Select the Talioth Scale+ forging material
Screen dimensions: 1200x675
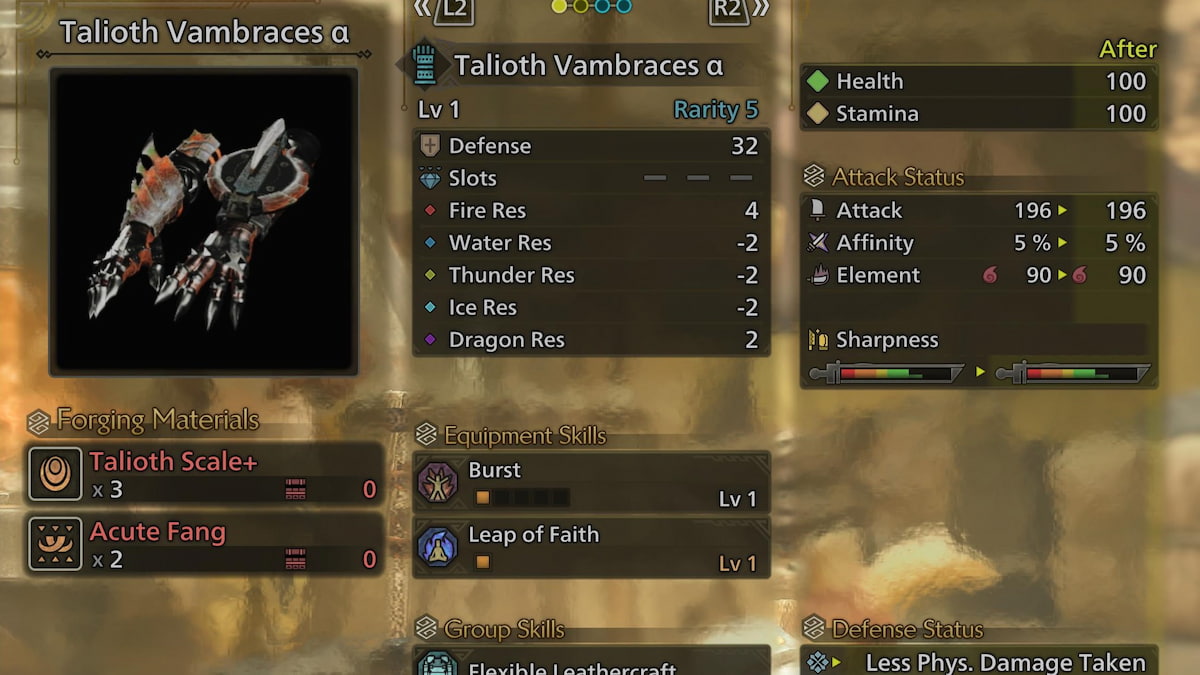[x=206, y=474]
